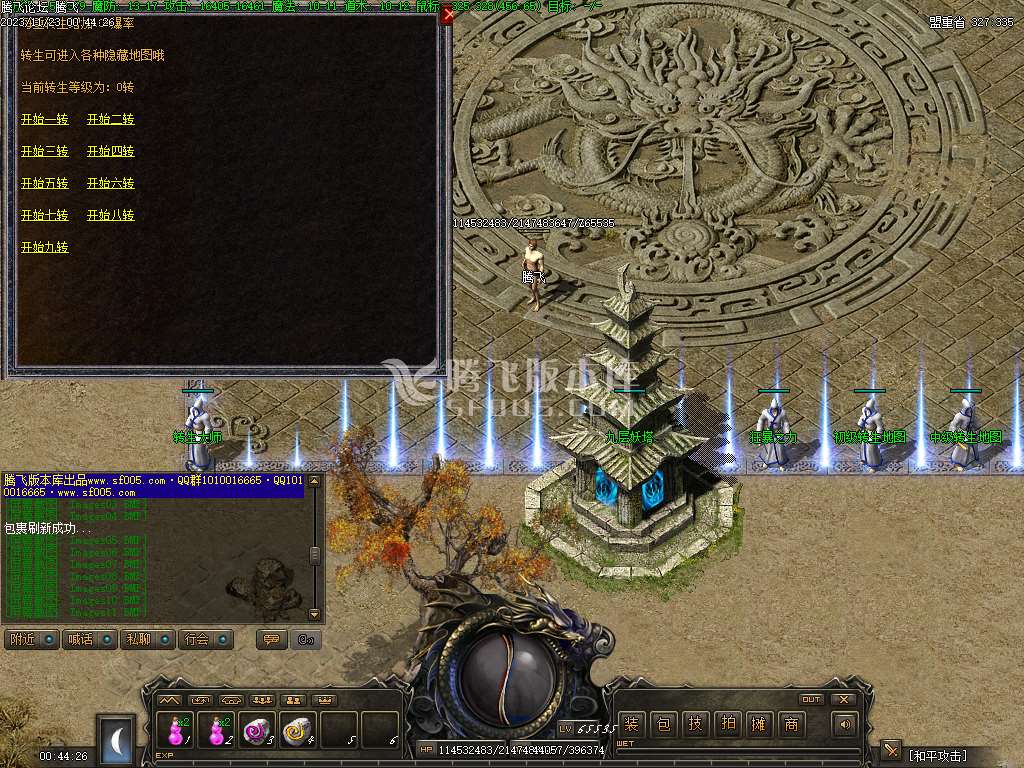Toggle the sound speaker button
The height and width of the screenshot is (768, 1024).
click(846, 724)
